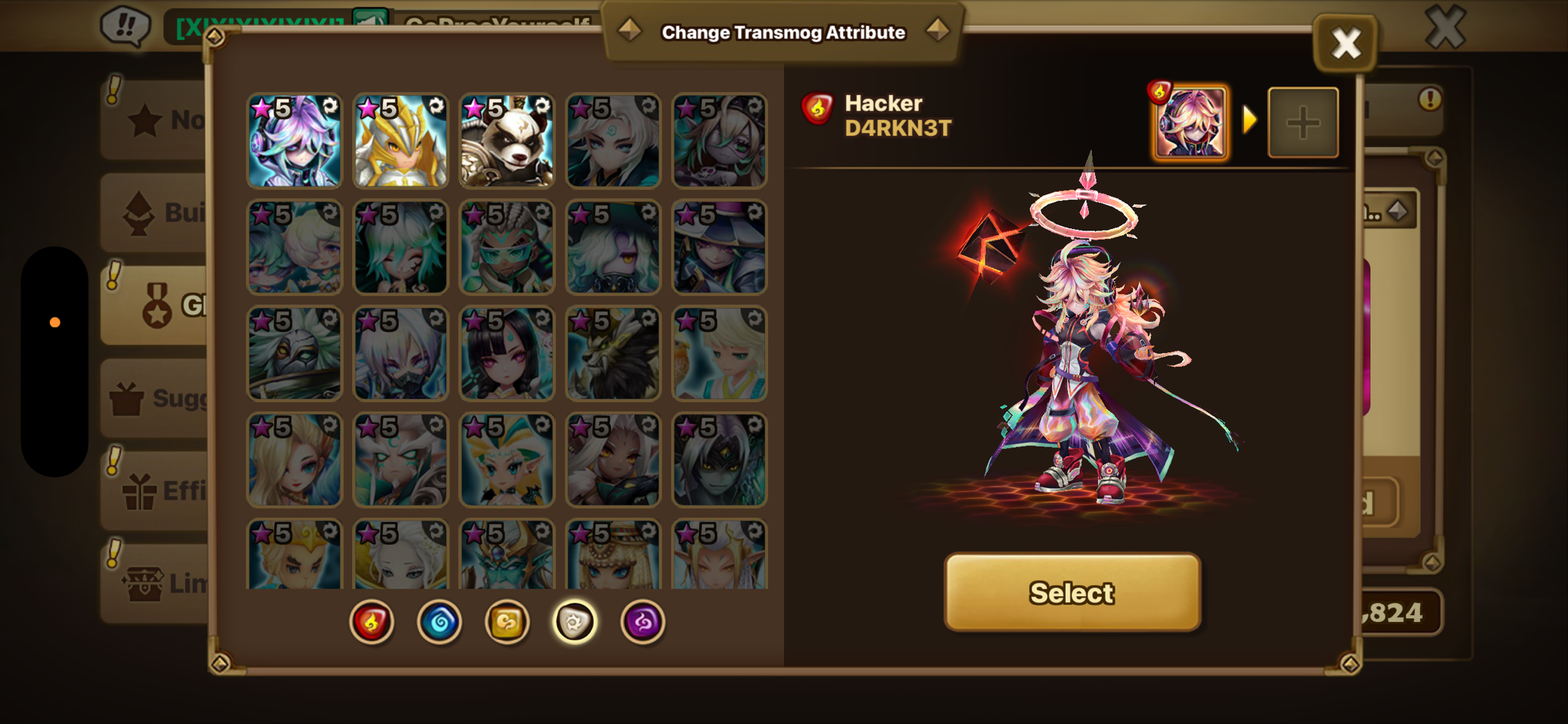Close the background menu with outer X
The width and height of the screenshot is (1568, 724).
pos(1445,28)
